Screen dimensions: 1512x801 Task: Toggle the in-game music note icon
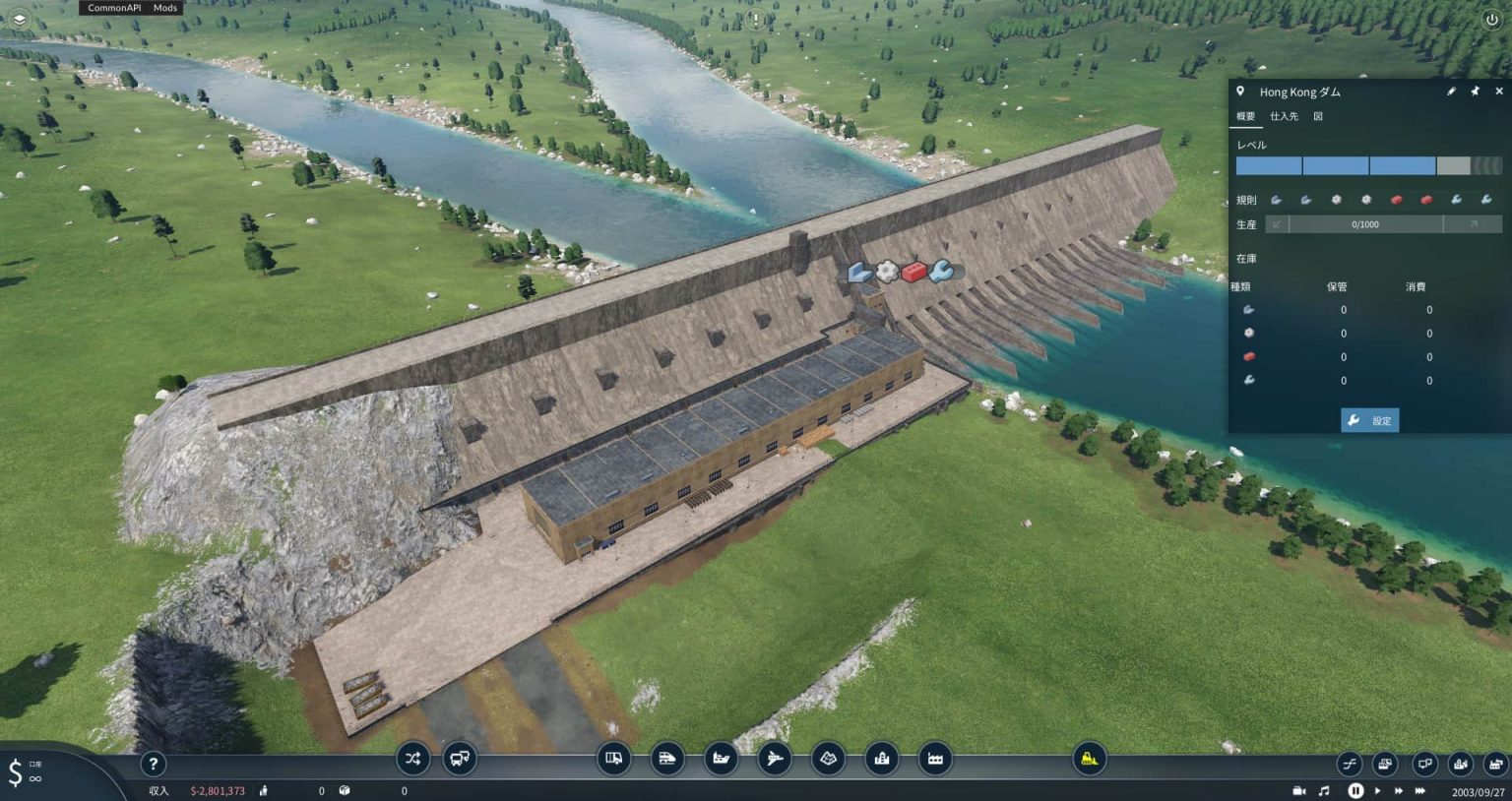click(1322, 790)
